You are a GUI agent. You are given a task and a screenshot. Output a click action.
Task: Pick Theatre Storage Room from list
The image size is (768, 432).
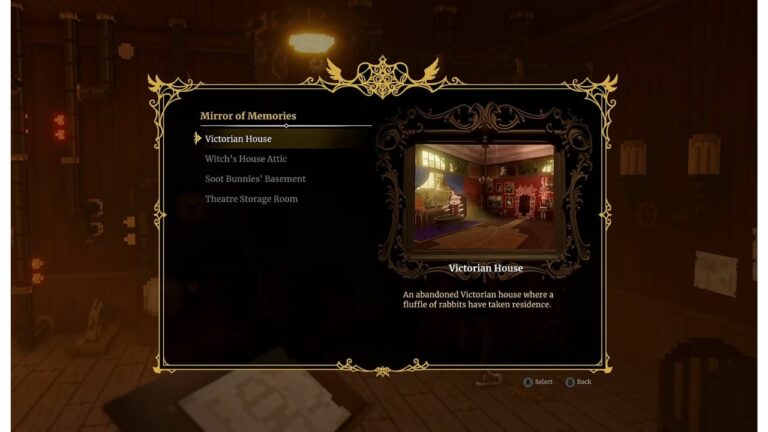pyautogui.click(x=251, y=199)
